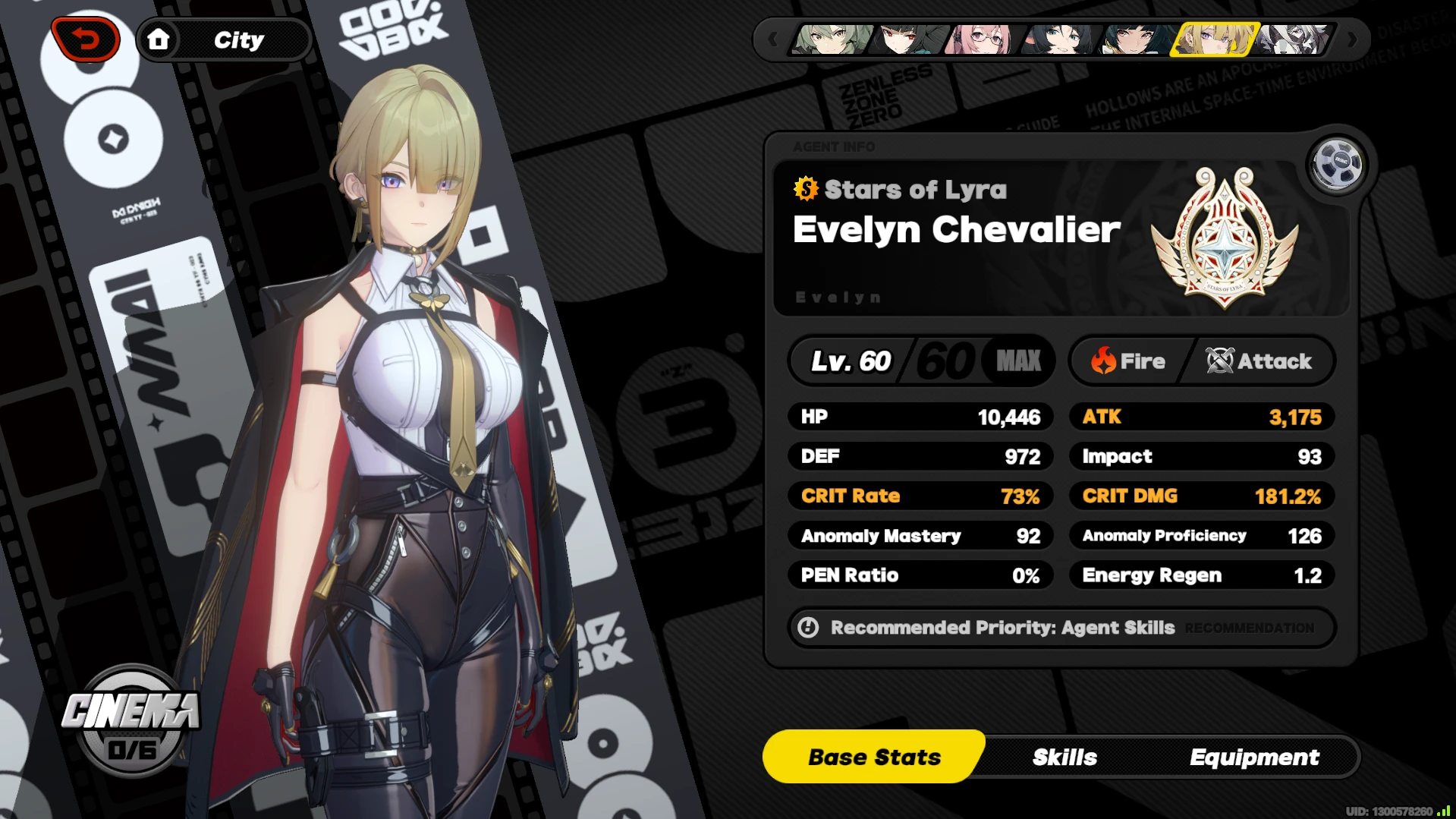Screen dimensions: 1456x819
Task: Select the Base Stats tab
Action: (874, 756)
